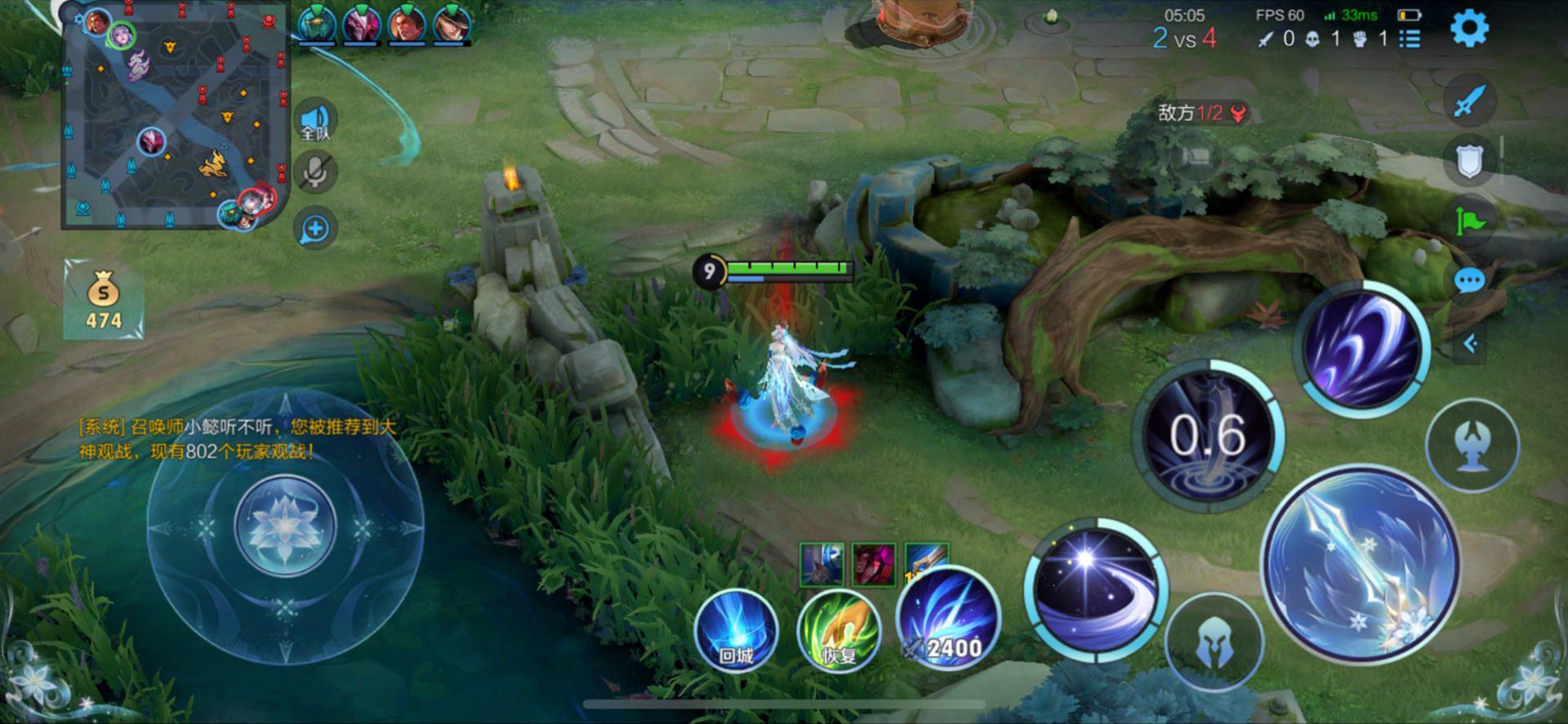The image size is (1568, 724).
Task: Toggle the muted microphone button
Action: click(315, 172)
